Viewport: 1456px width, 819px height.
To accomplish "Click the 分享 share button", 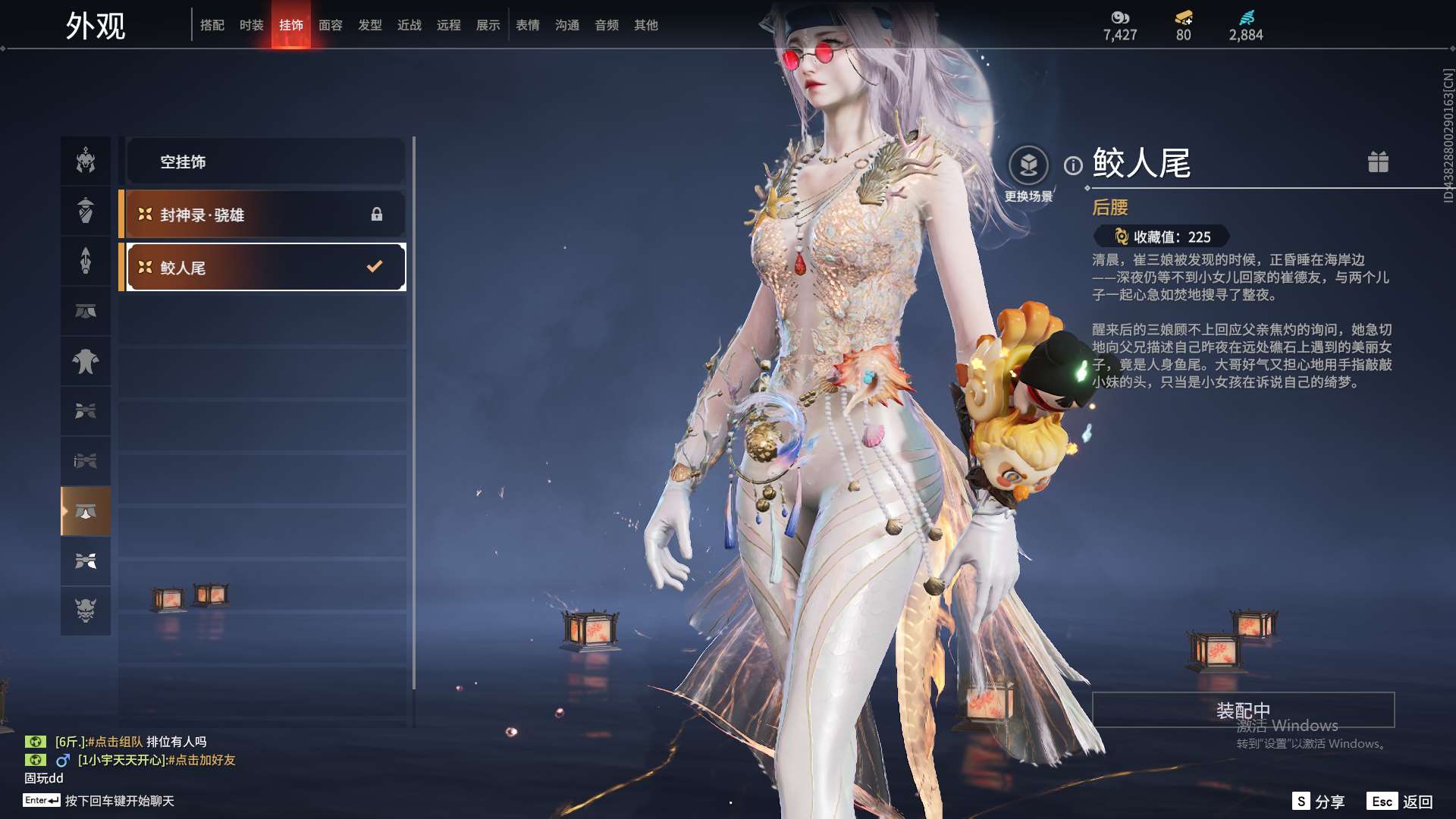I will click(1319, 802).
